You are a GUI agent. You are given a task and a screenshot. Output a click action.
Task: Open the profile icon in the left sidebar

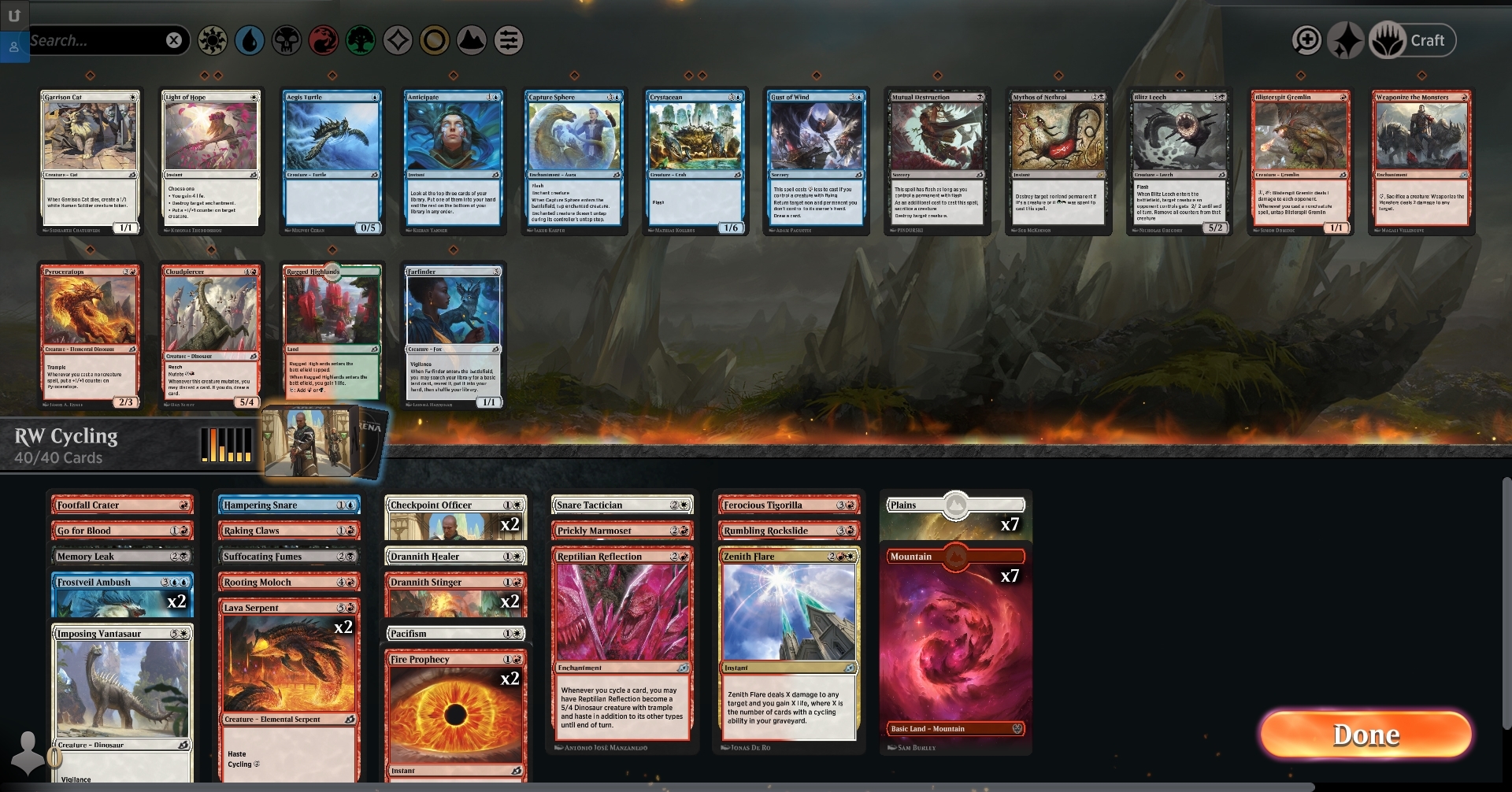coord(13,47)
